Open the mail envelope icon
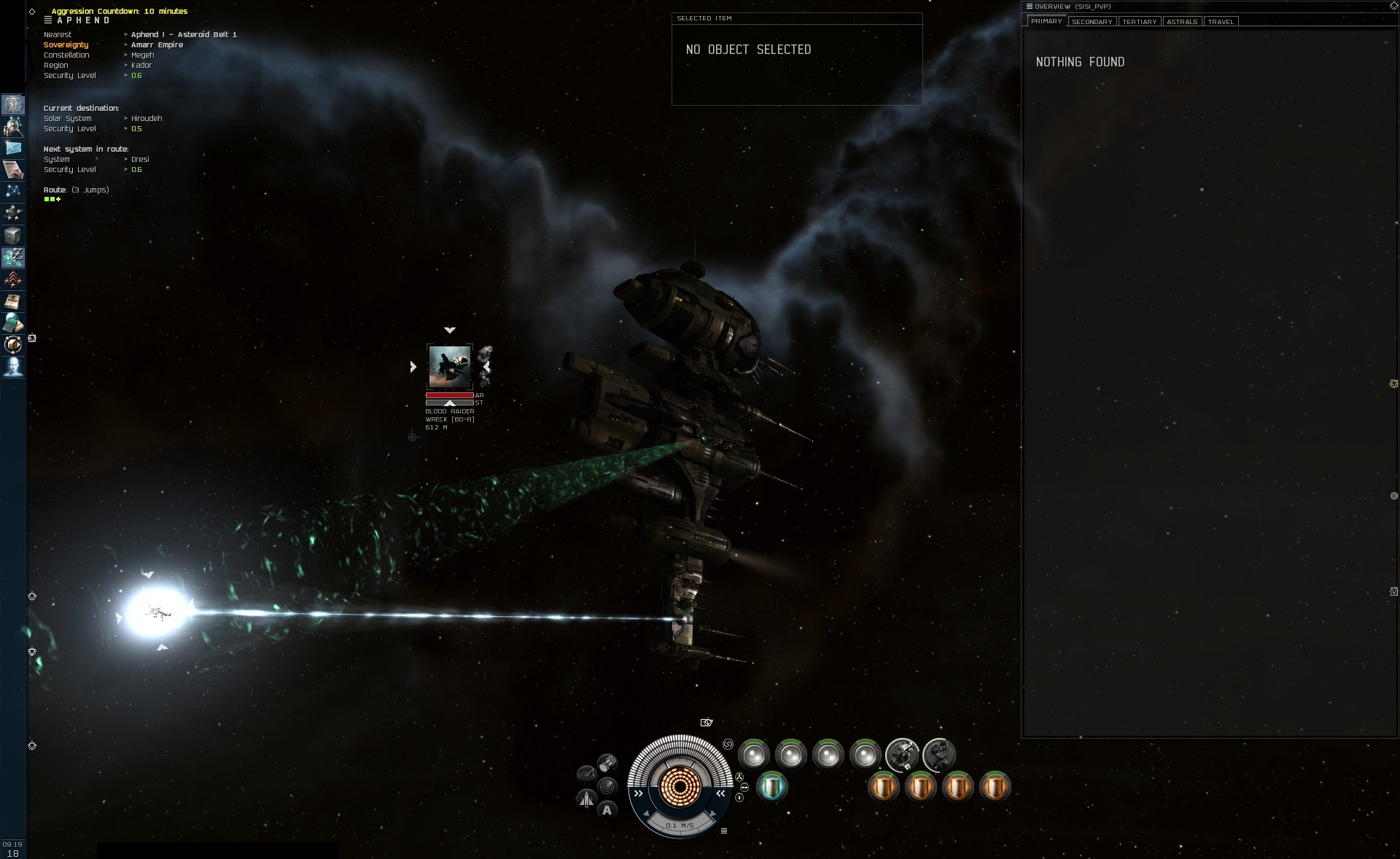The image size is (1400, 859). click(13, 148)
